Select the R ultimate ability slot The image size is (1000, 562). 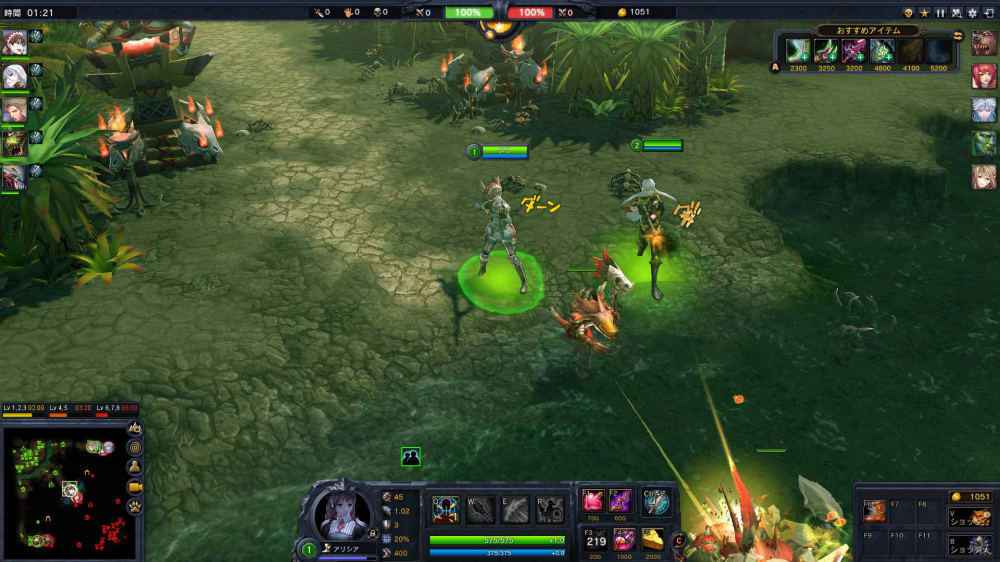(549, 509)
